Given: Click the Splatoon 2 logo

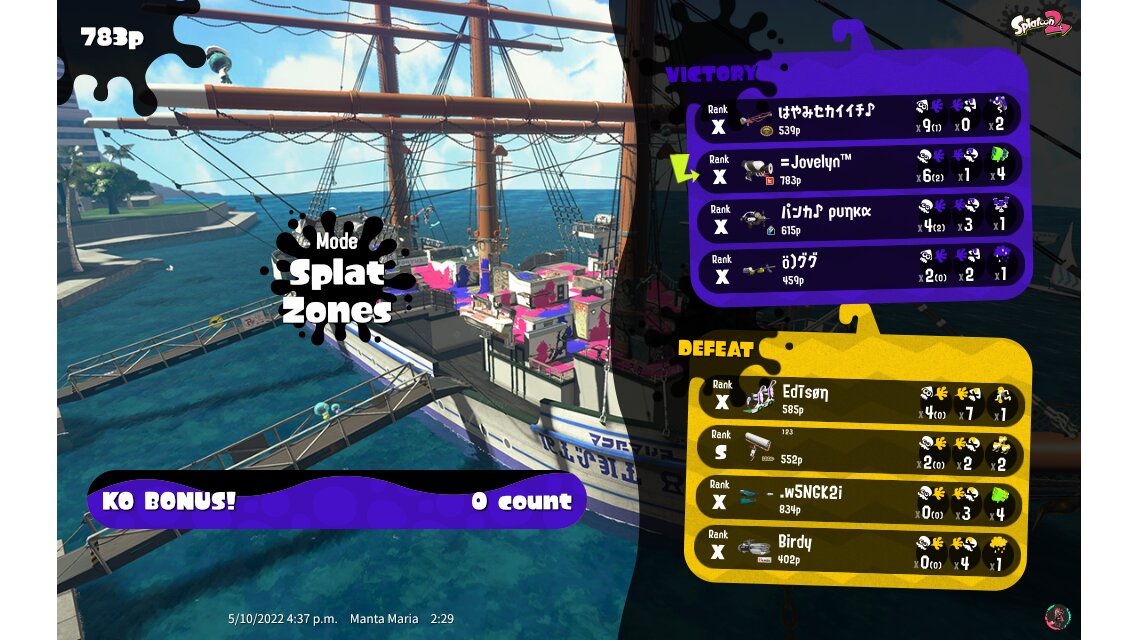Looking at the screenshot, I should (1040, 24).
